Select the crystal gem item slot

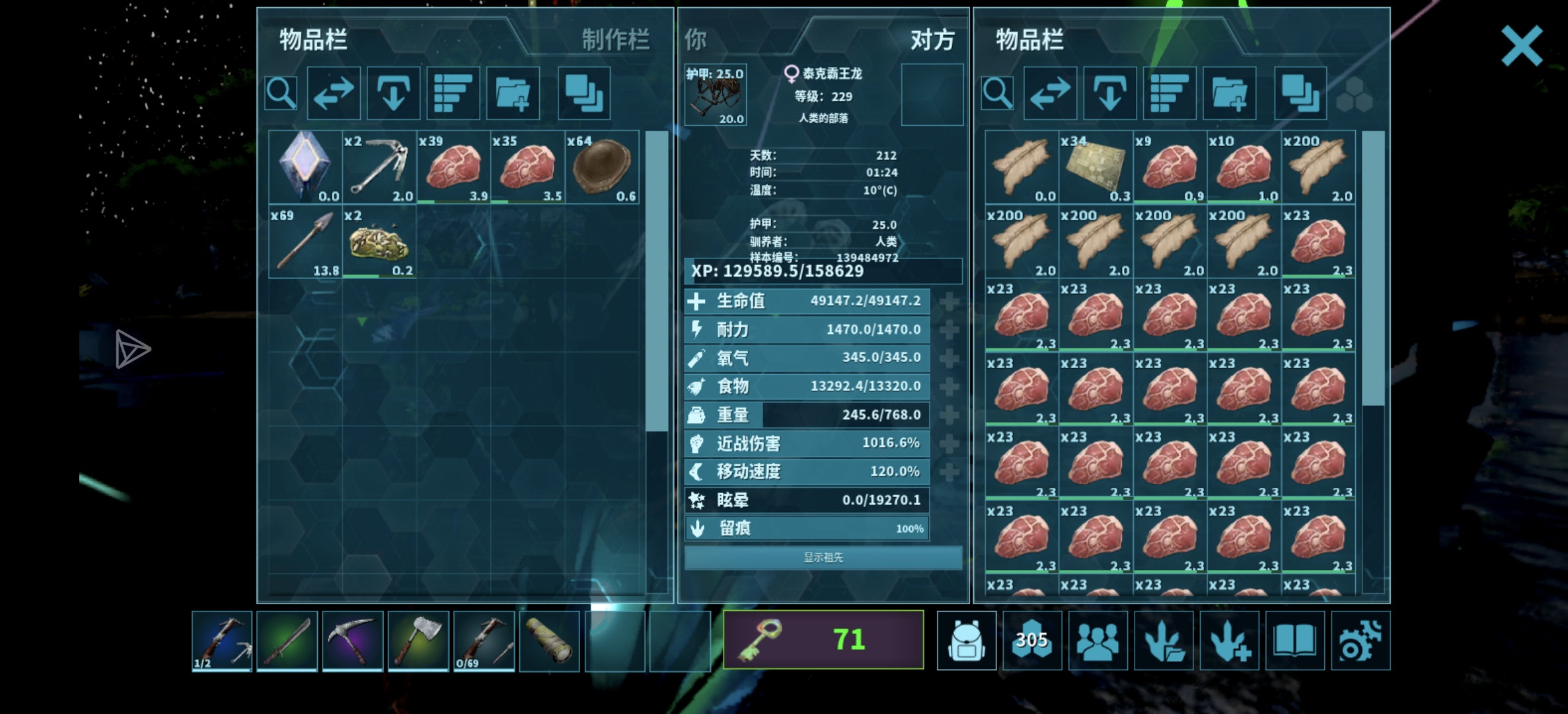(x=305, y=167)
